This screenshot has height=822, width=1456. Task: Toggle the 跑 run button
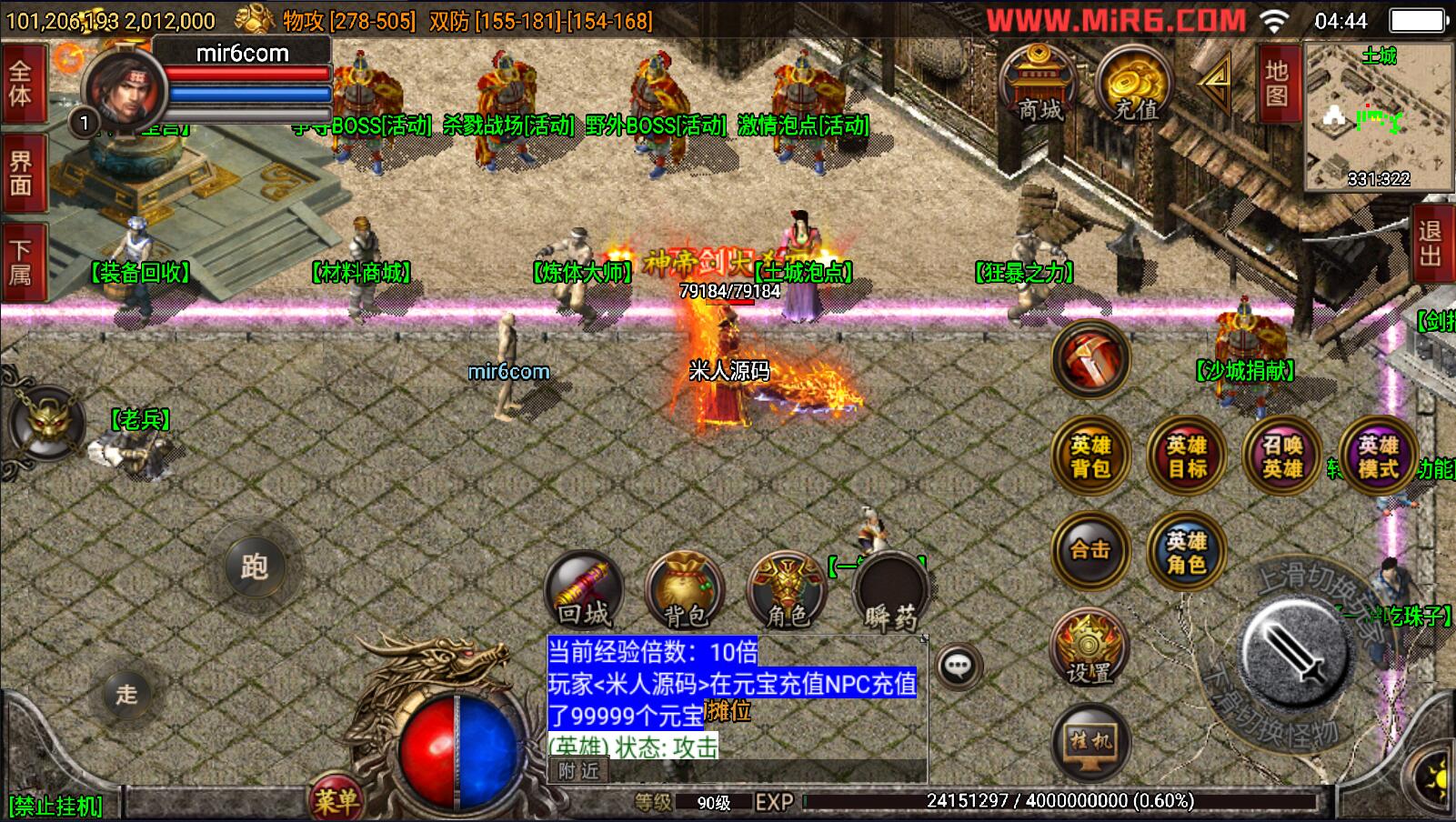[254, 567]
